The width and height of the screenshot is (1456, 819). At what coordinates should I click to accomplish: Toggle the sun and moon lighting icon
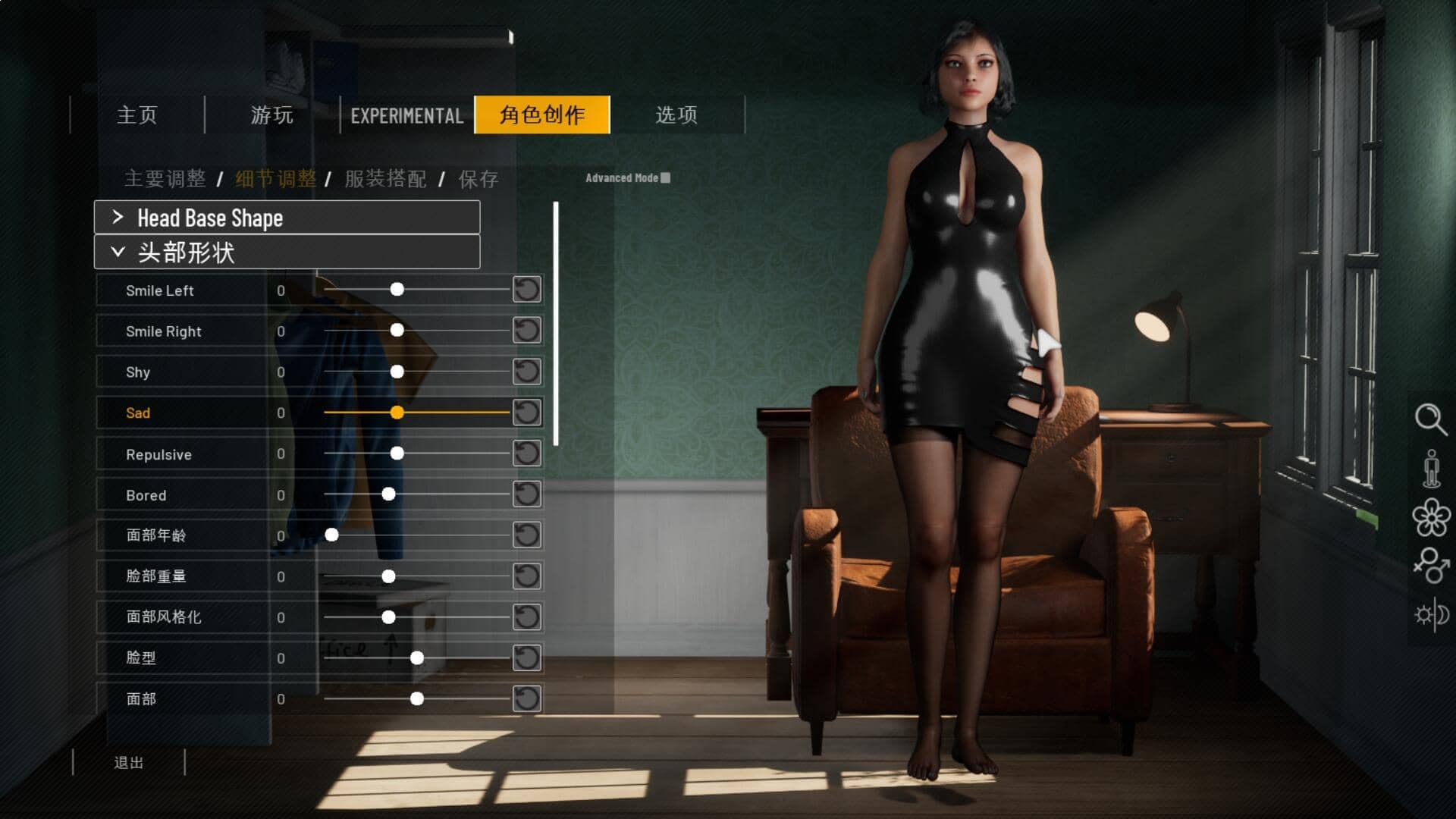pyautogui.click(x=1431, y=614)
